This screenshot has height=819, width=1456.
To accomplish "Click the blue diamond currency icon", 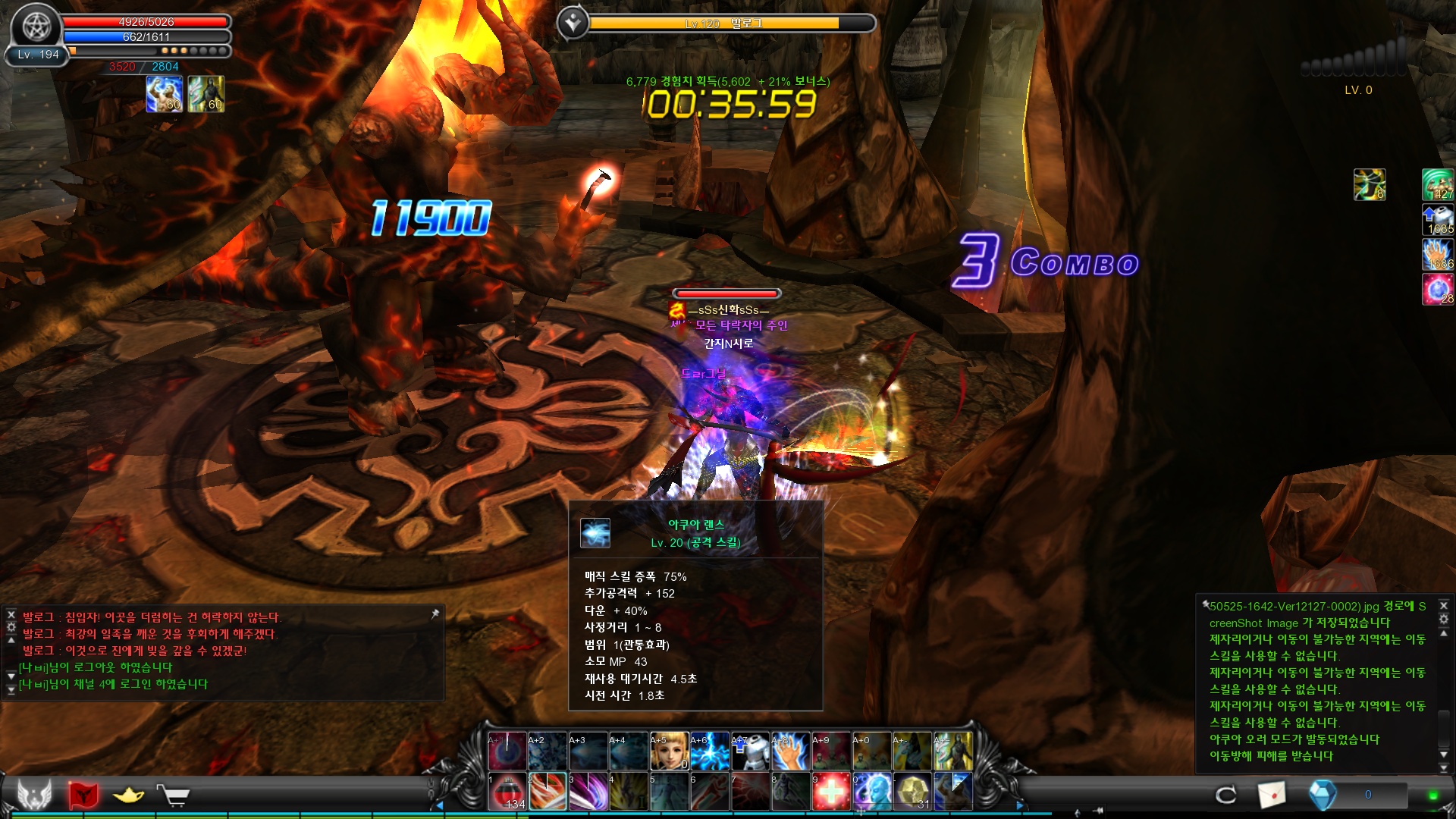I will (x=1323, y=794).
